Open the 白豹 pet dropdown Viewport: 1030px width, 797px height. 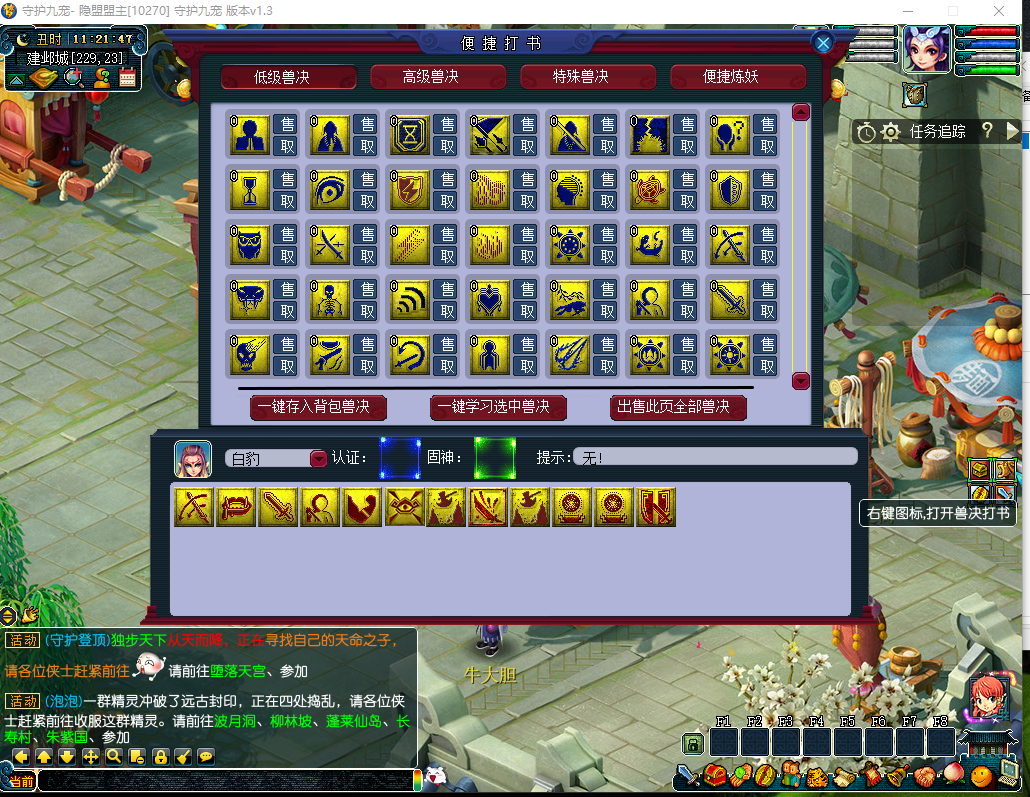point(318,458)
